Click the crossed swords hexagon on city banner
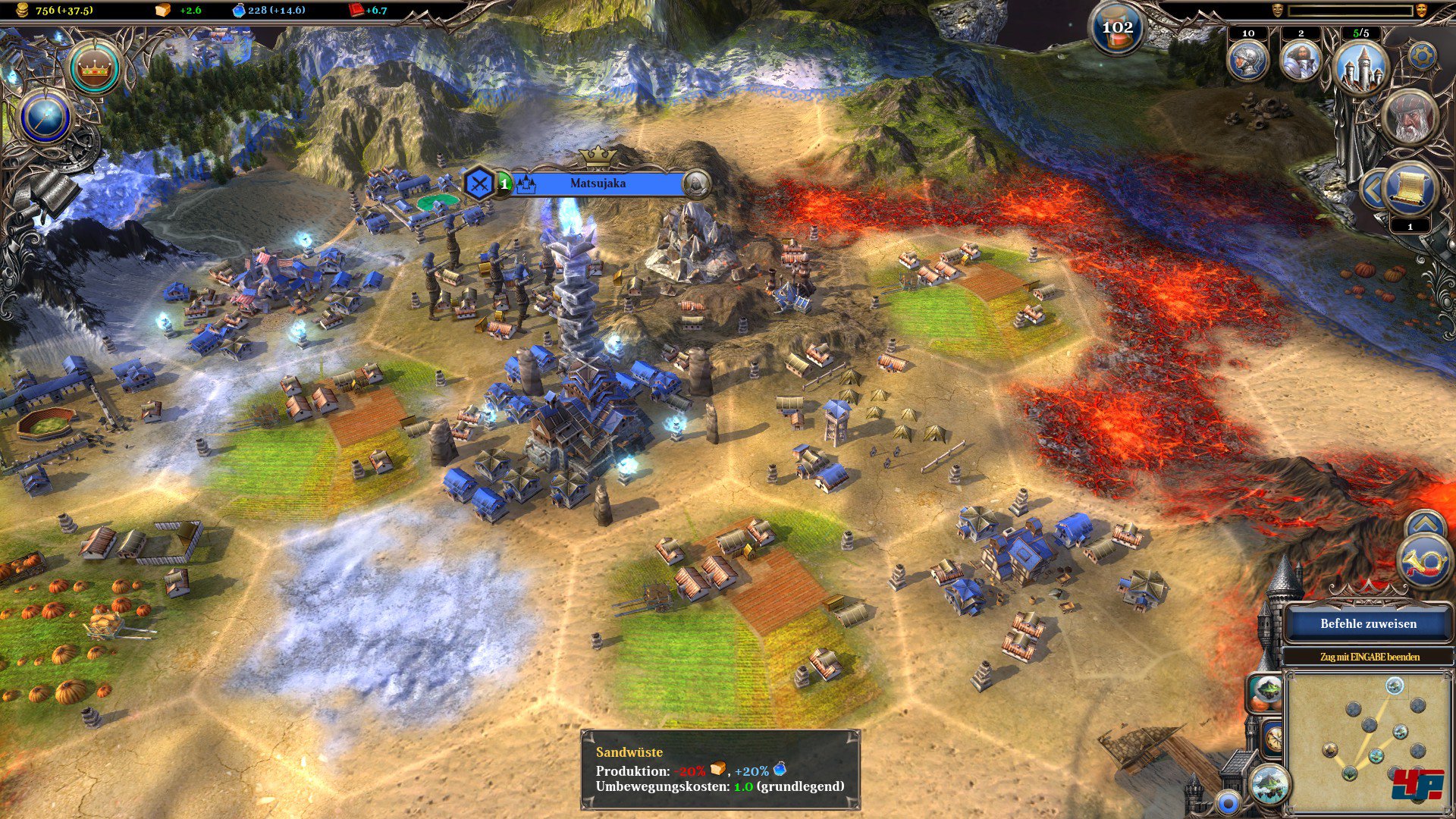The height and width of the screenshot is (819, 1456). click(479, 184)
